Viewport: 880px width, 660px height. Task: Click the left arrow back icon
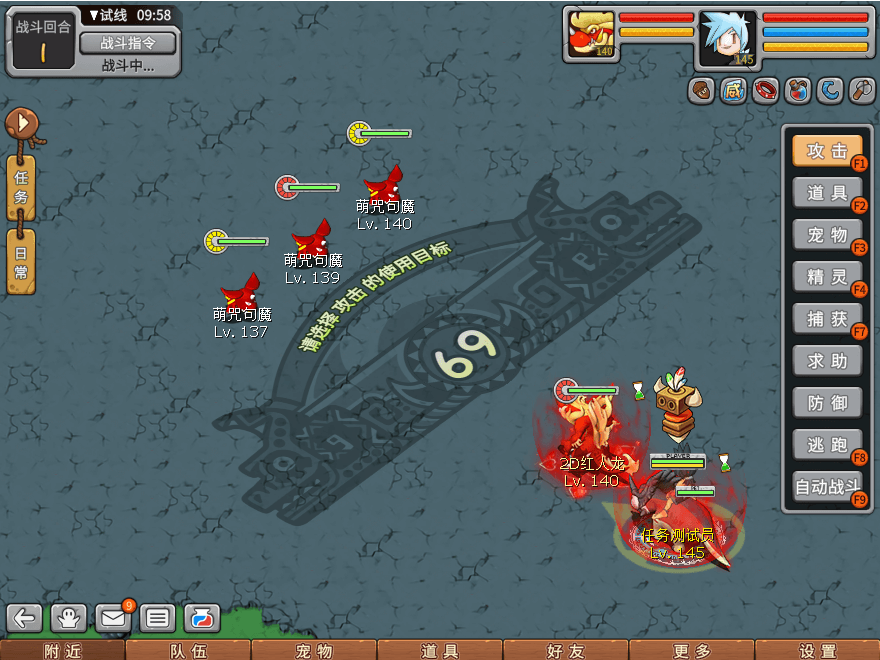(25, 618)
